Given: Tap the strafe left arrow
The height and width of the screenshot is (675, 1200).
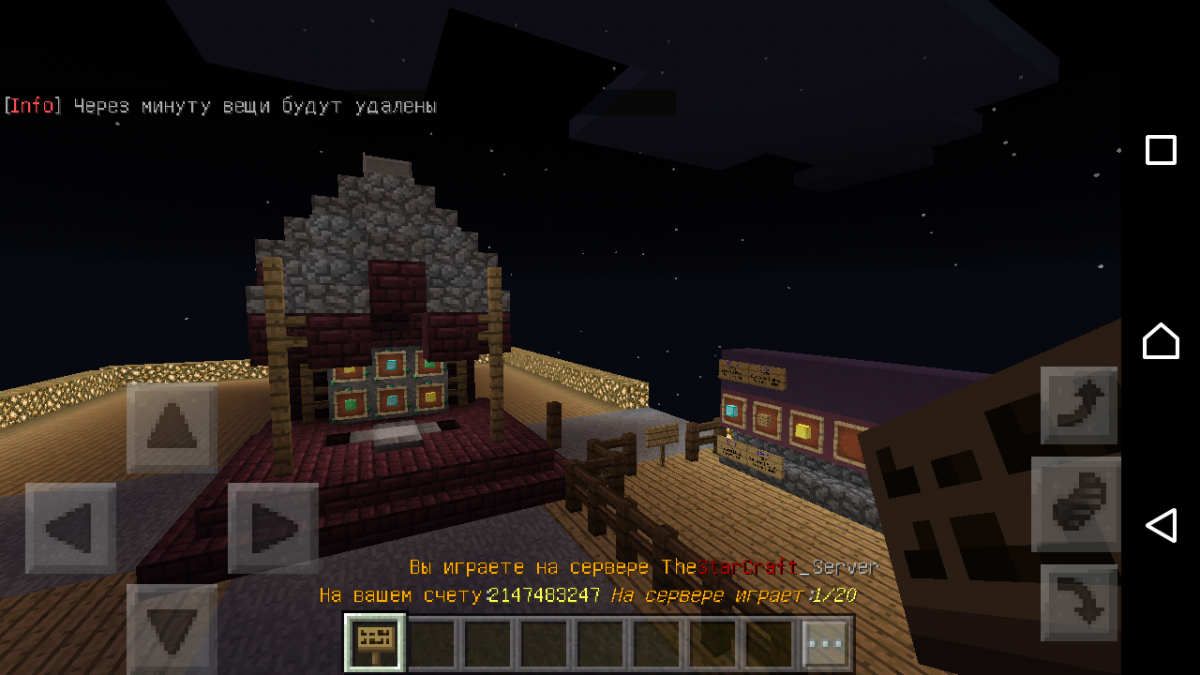Looking at the screenshot, I should point(70,528).
